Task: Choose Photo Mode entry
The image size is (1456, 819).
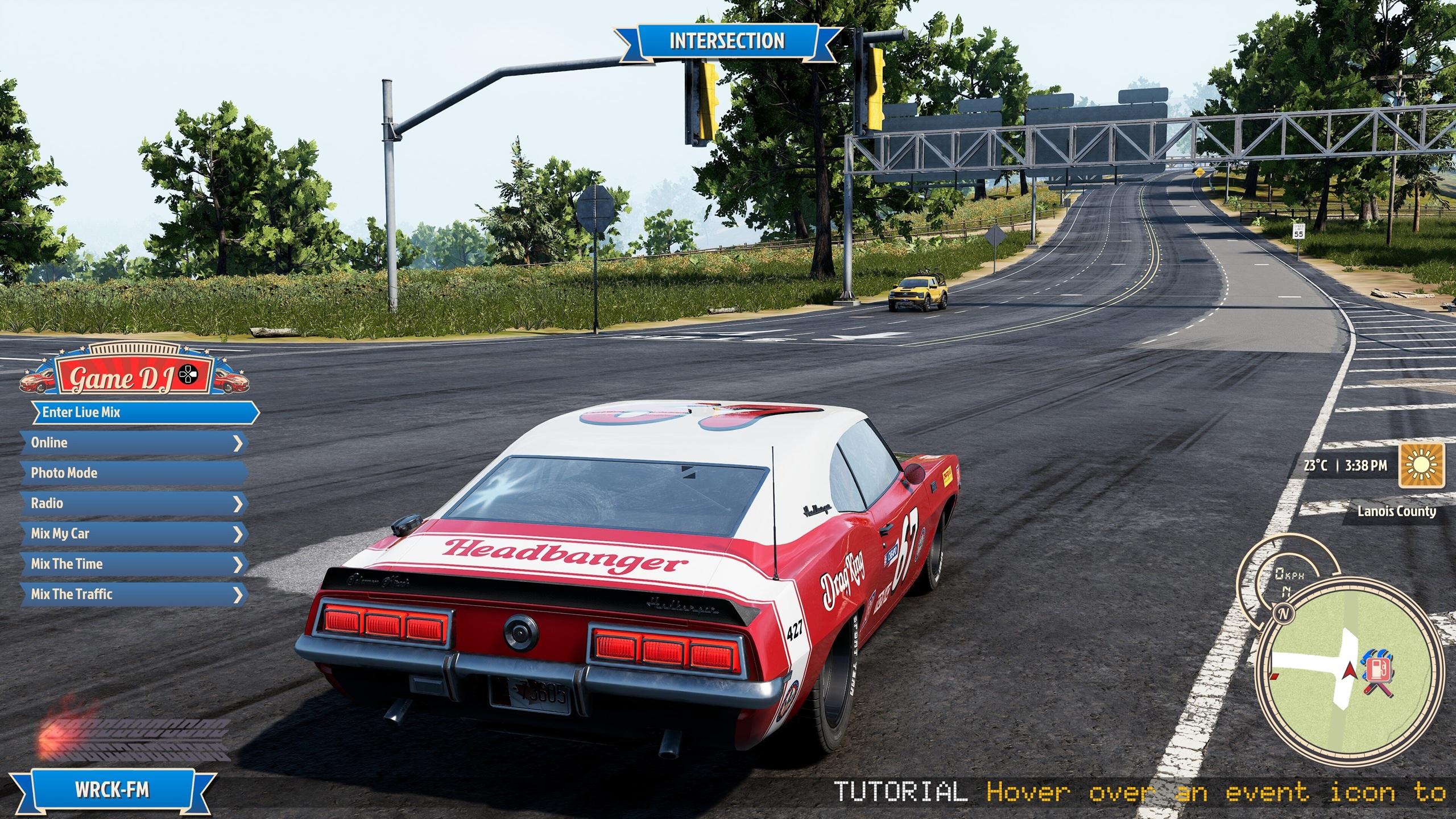Action: click(x=134, y=473)
